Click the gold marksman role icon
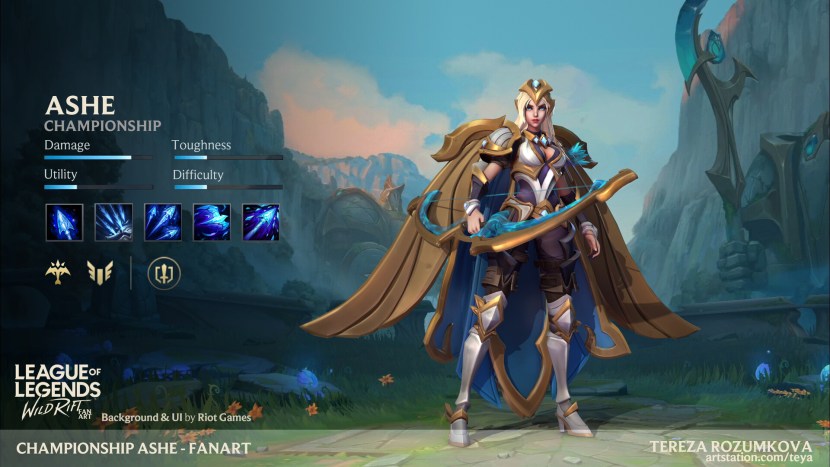The image size is (830, 467). coord(58,272)
